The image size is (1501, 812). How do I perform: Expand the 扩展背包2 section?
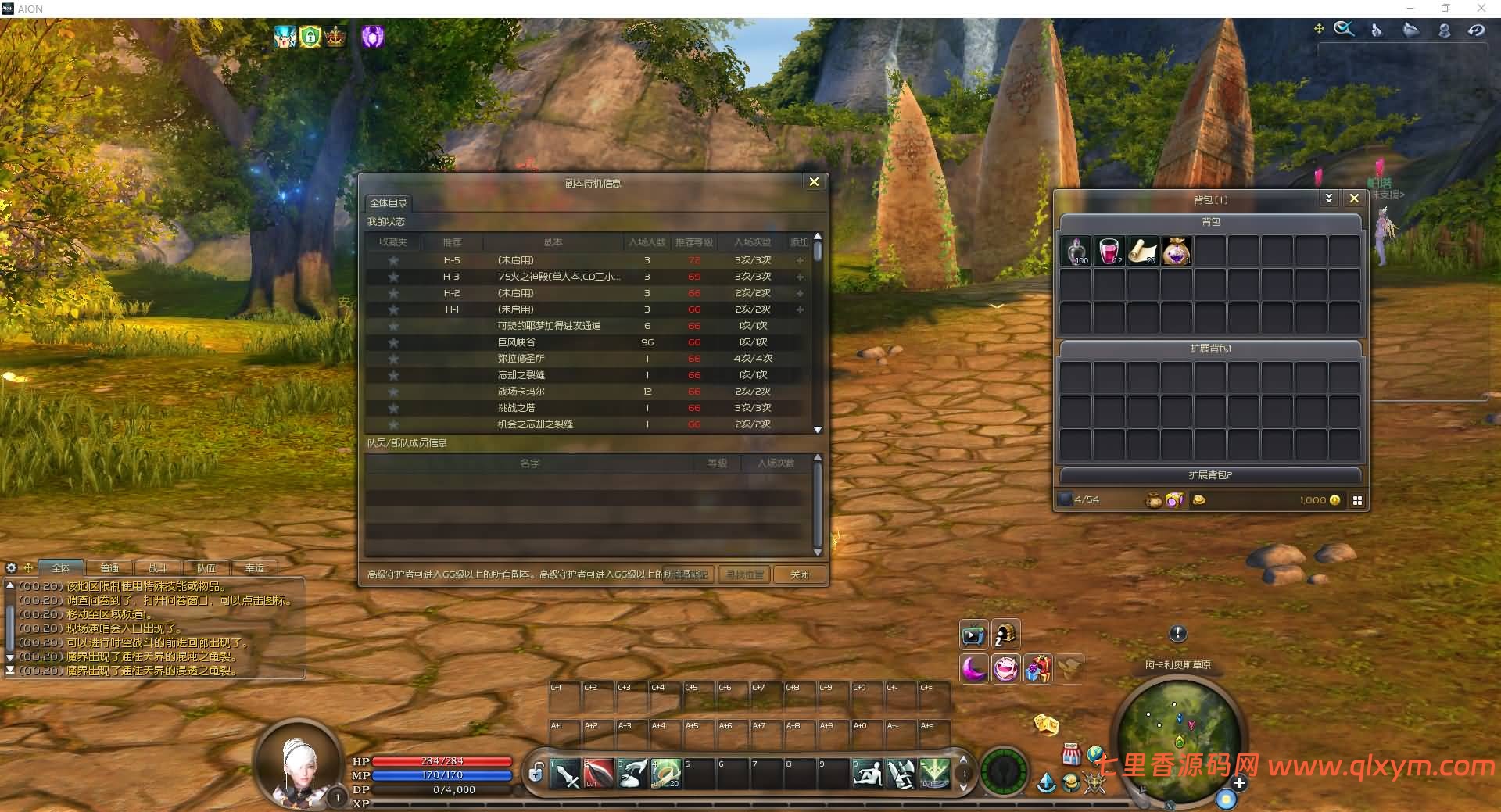pos(1209,474)
